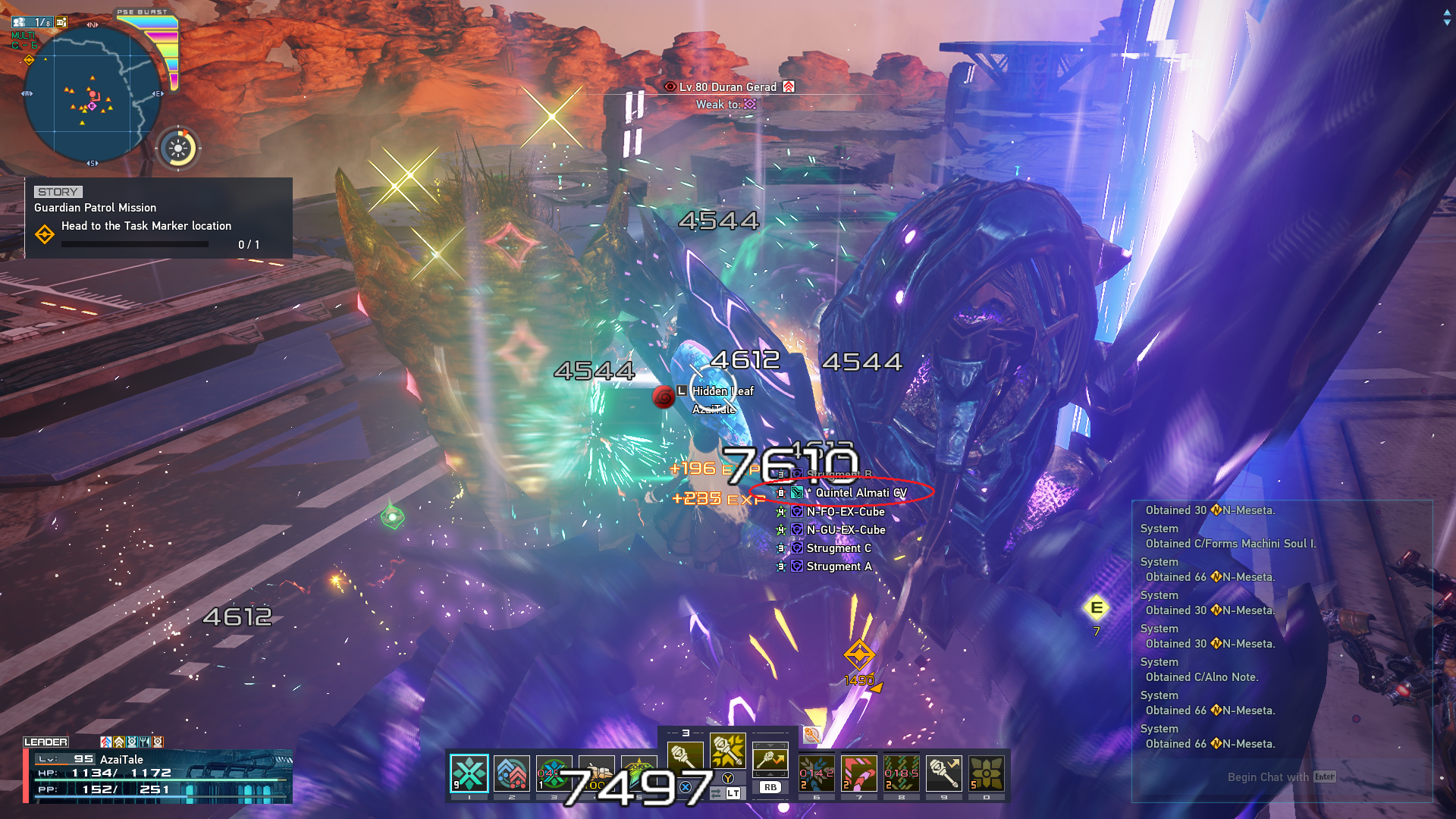Click the weapon swap rod icon
This screenshot has width=1456, height=819.
(770, 758)
